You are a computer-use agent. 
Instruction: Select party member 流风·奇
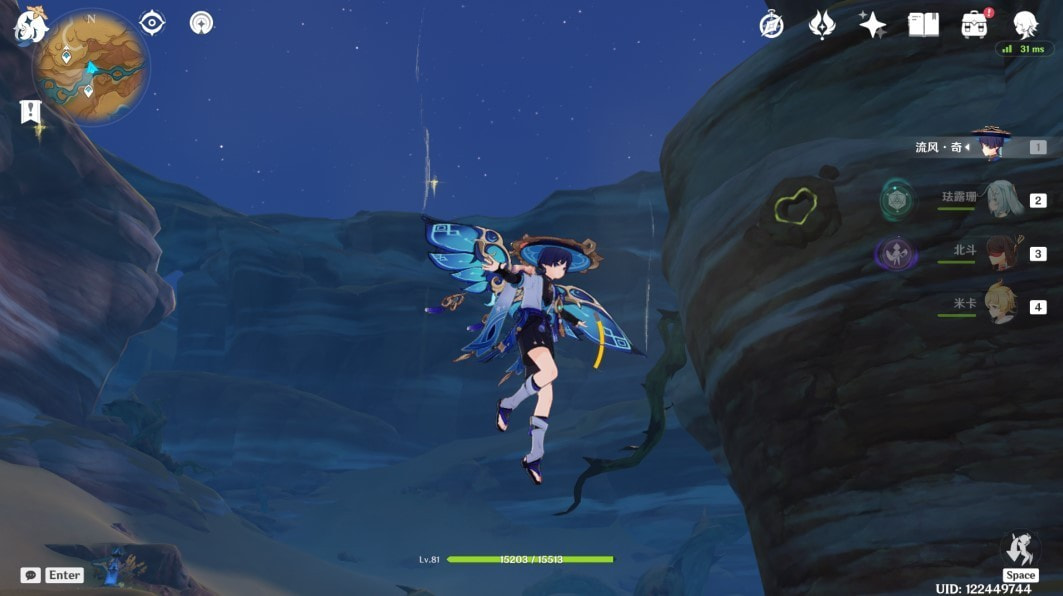(990, 146)
